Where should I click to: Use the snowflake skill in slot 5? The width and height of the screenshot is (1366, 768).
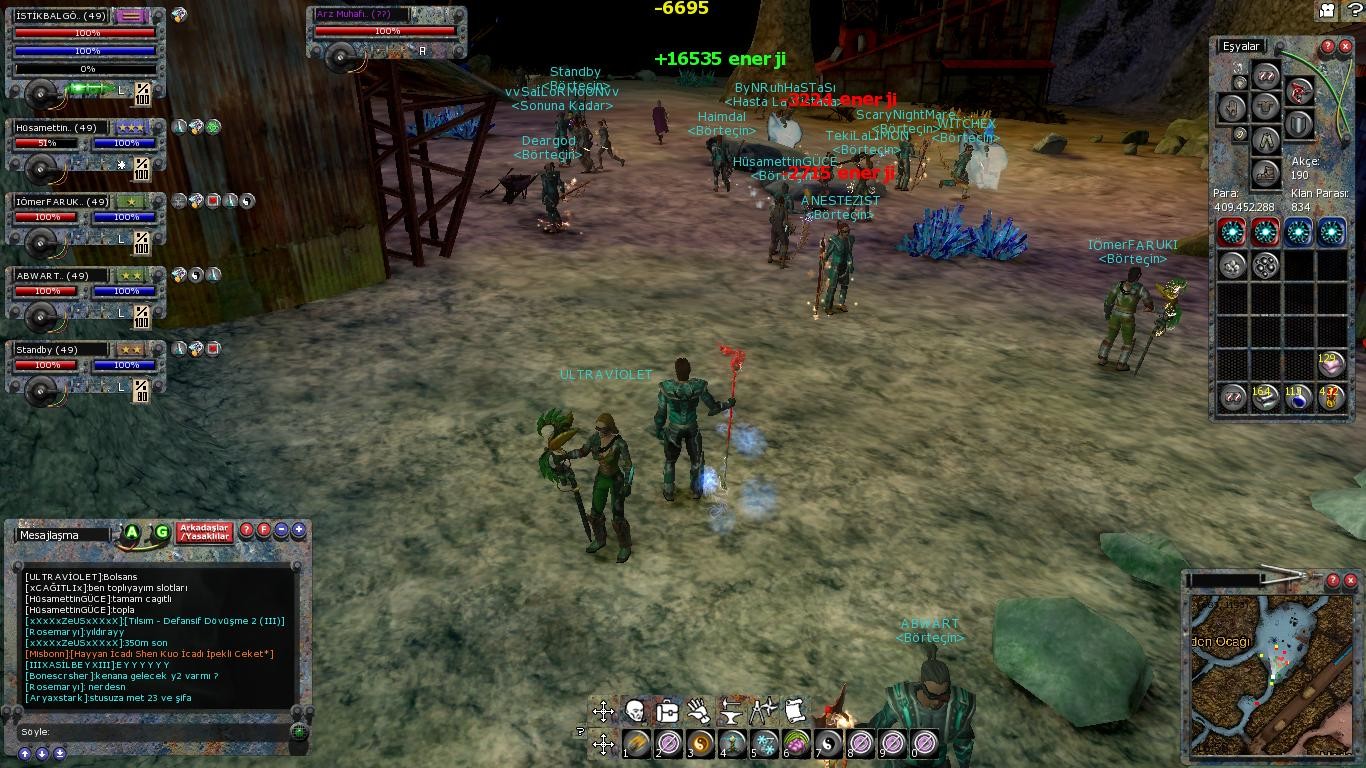pos(765,744)
